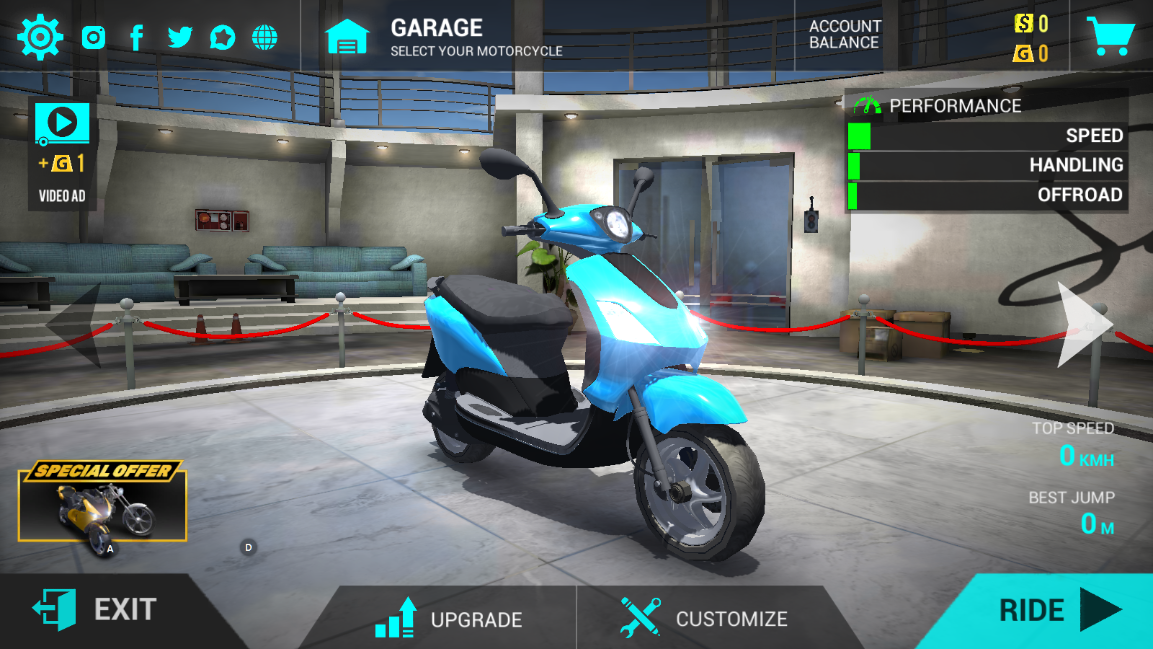Watch the video ad for gold
1153x649 pixels.
pyautogui.click(x=62, y=150)
